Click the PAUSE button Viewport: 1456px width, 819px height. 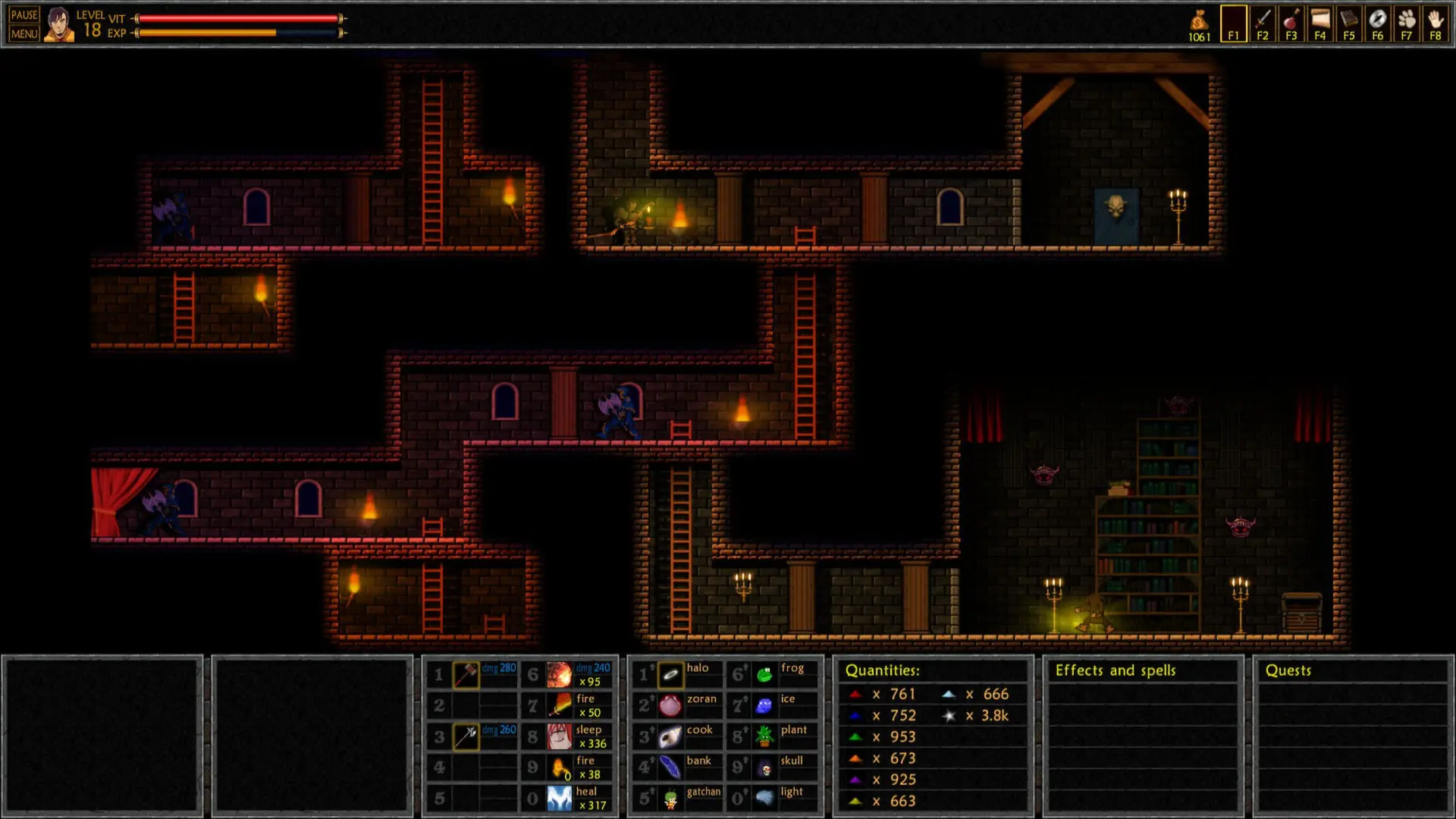[24, 15]
